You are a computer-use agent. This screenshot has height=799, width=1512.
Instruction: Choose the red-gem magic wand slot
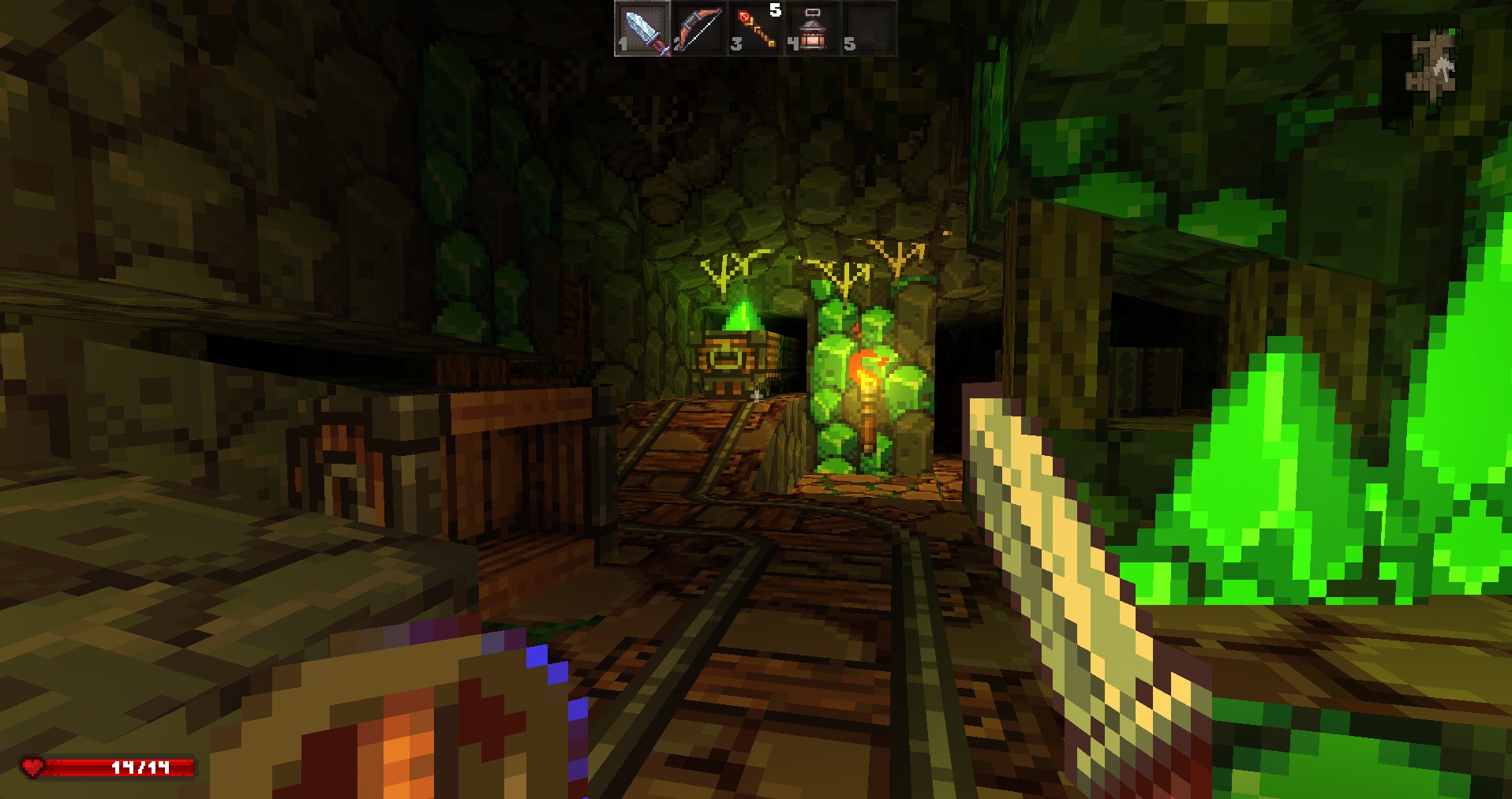tap(755, 29)
